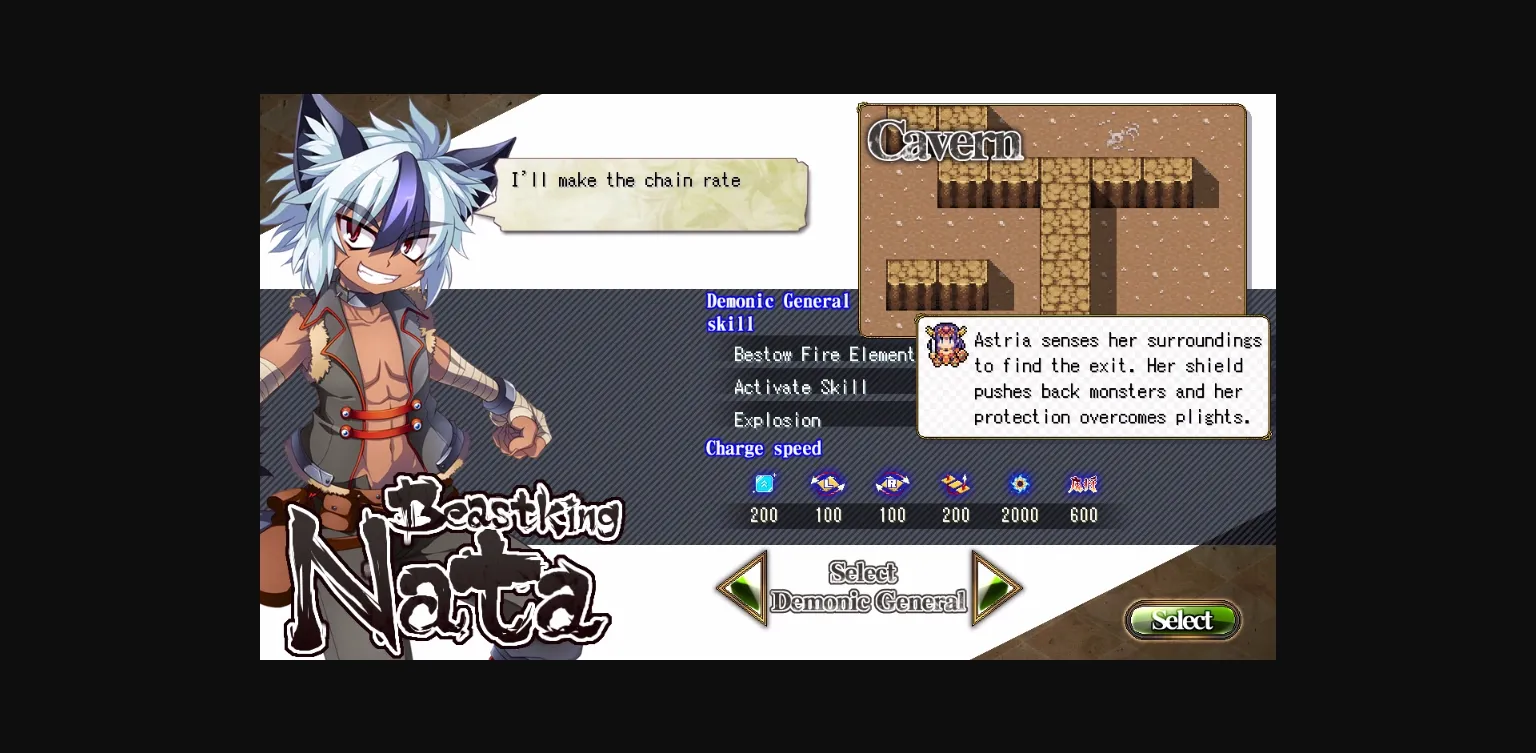Click the 2000 charge speed value
This screenshot has height=753, width=1536.
tap(1020, 515)
